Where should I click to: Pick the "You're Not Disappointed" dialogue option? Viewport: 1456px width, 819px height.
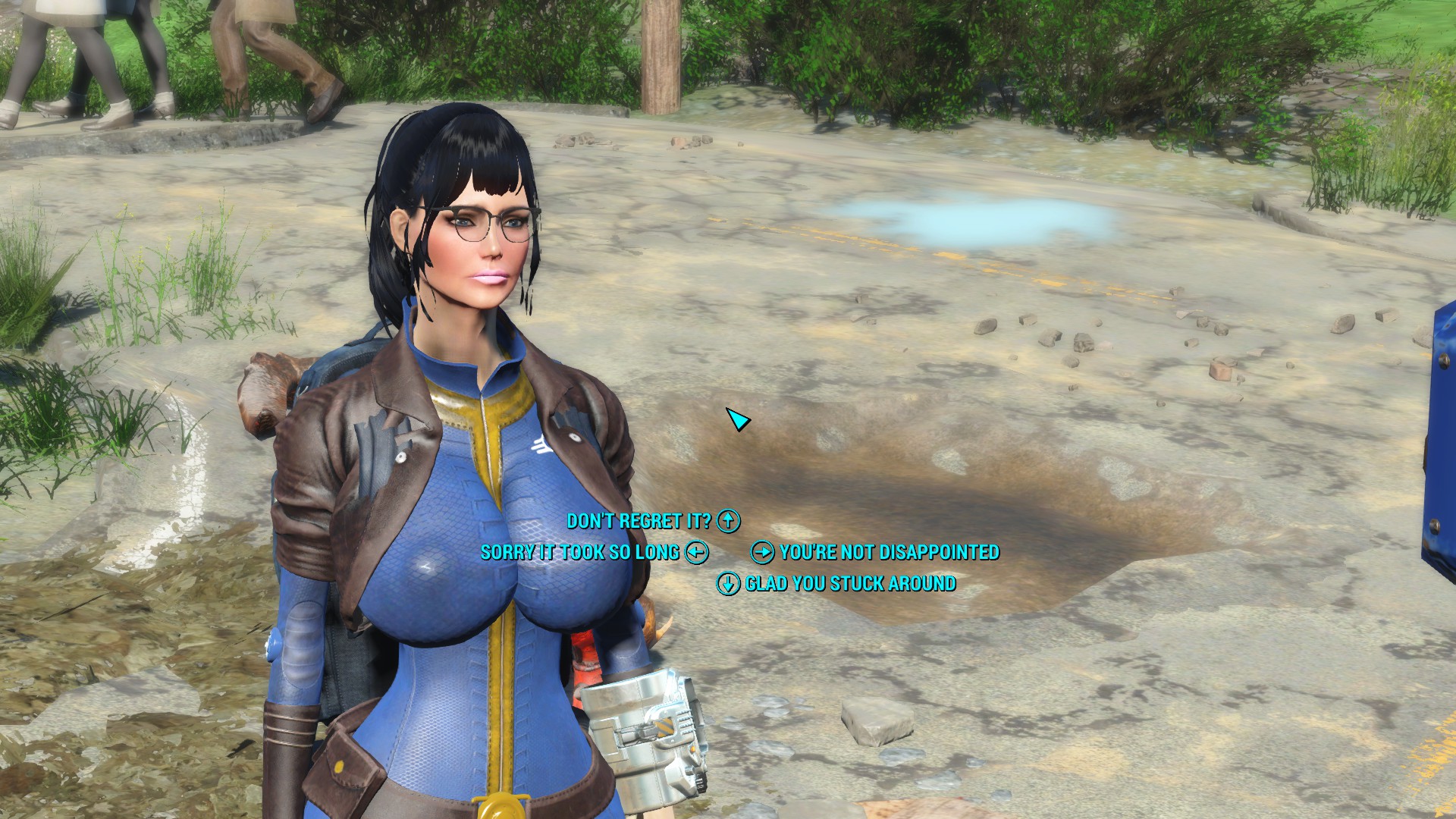889,552
